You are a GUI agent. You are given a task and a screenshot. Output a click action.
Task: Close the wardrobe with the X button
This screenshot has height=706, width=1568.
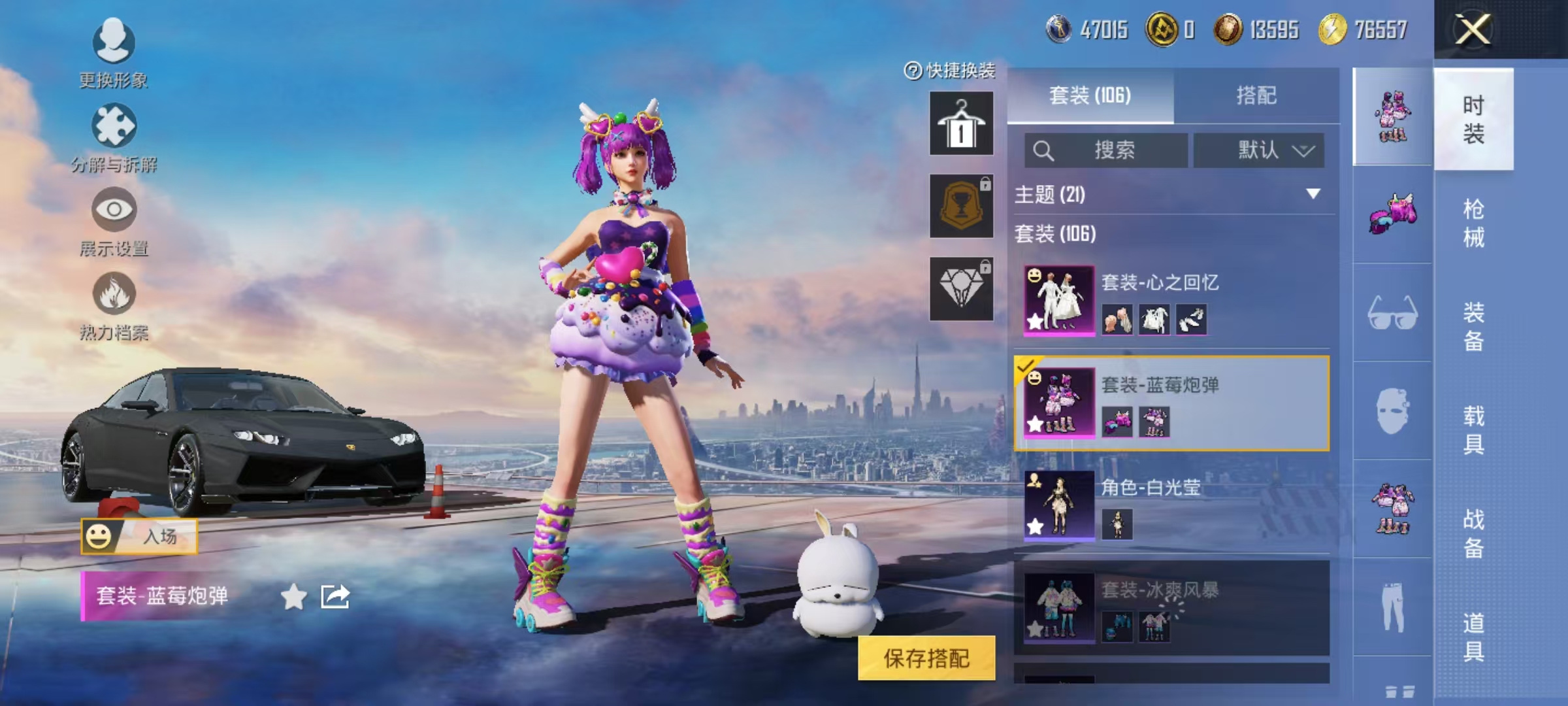[1473, 30]
